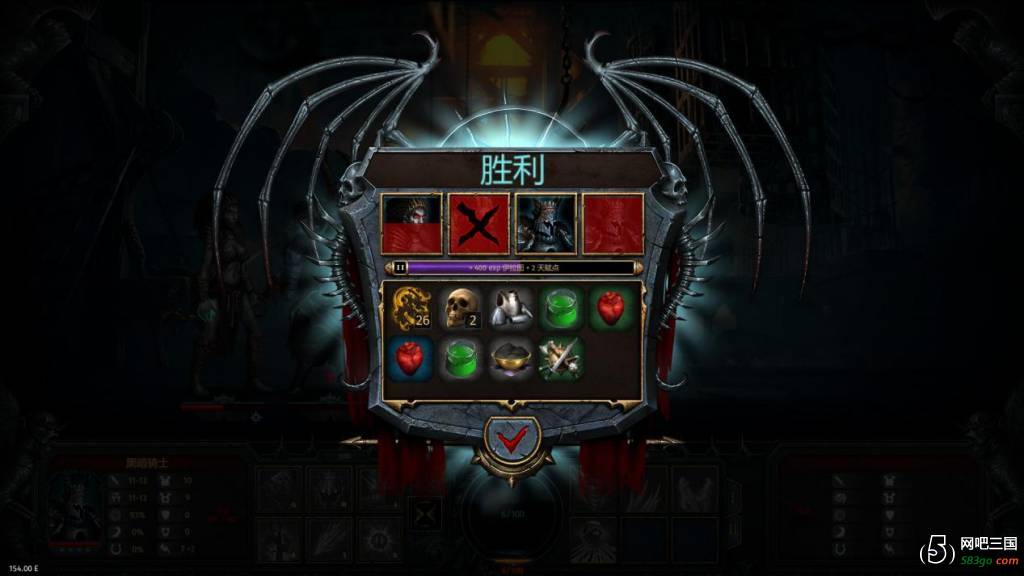Grab the green potion on dark background

pos(461,358)
